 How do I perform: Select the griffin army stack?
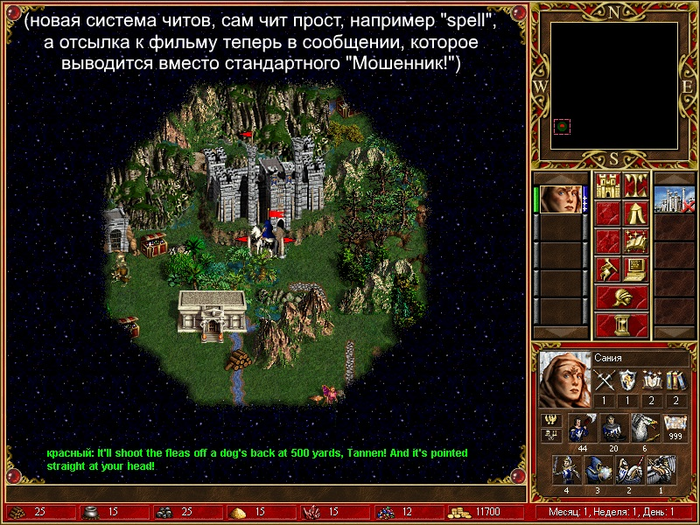pyautogui.click(x=644, y=426)
